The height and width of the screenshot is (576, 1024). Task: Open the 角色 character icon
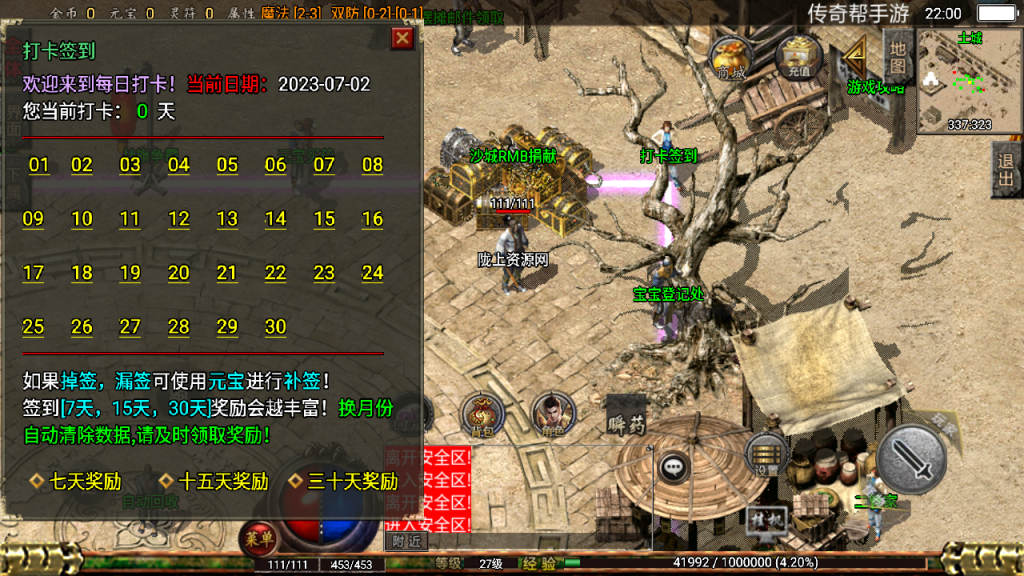tap(548, 413)
